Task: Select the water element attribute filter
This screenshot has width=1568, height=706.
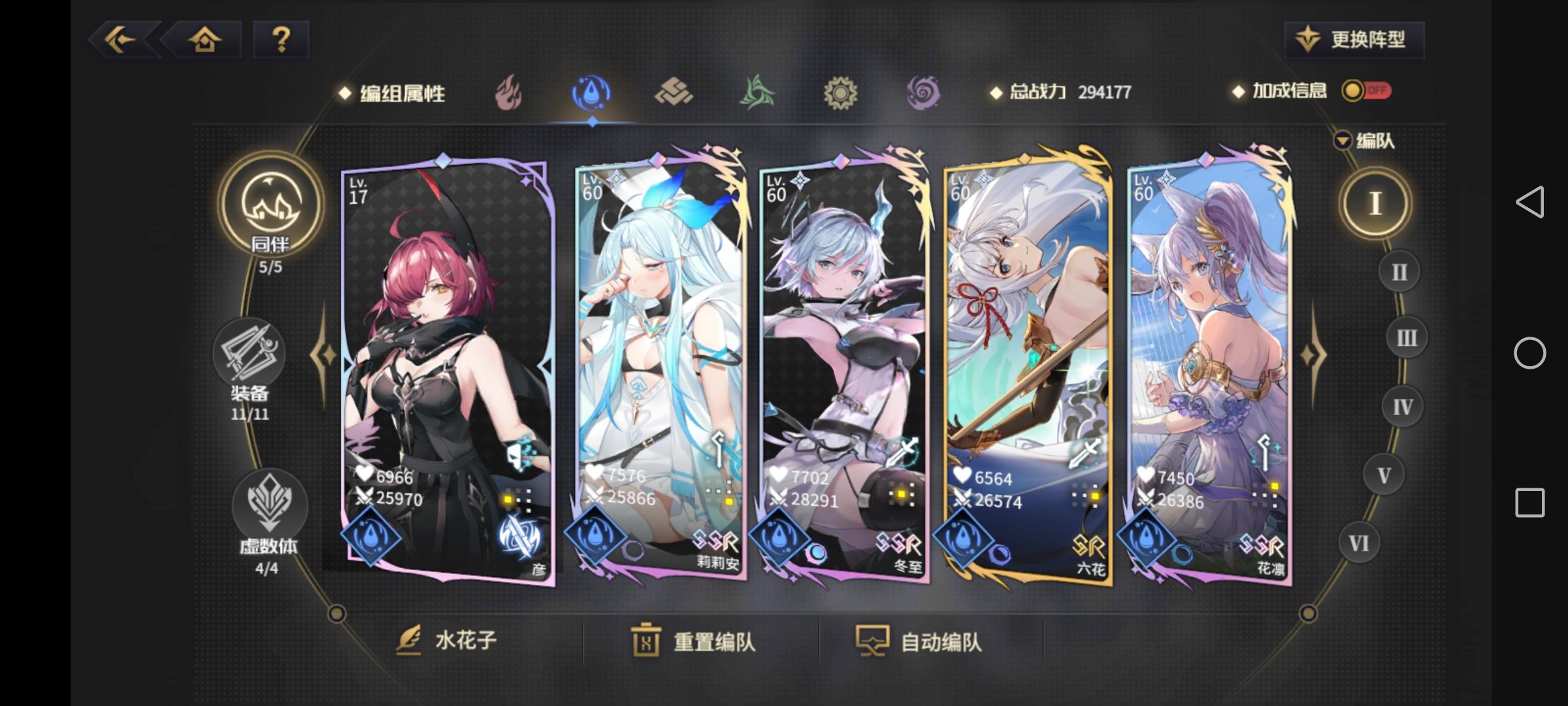Action: pos(591,93)
